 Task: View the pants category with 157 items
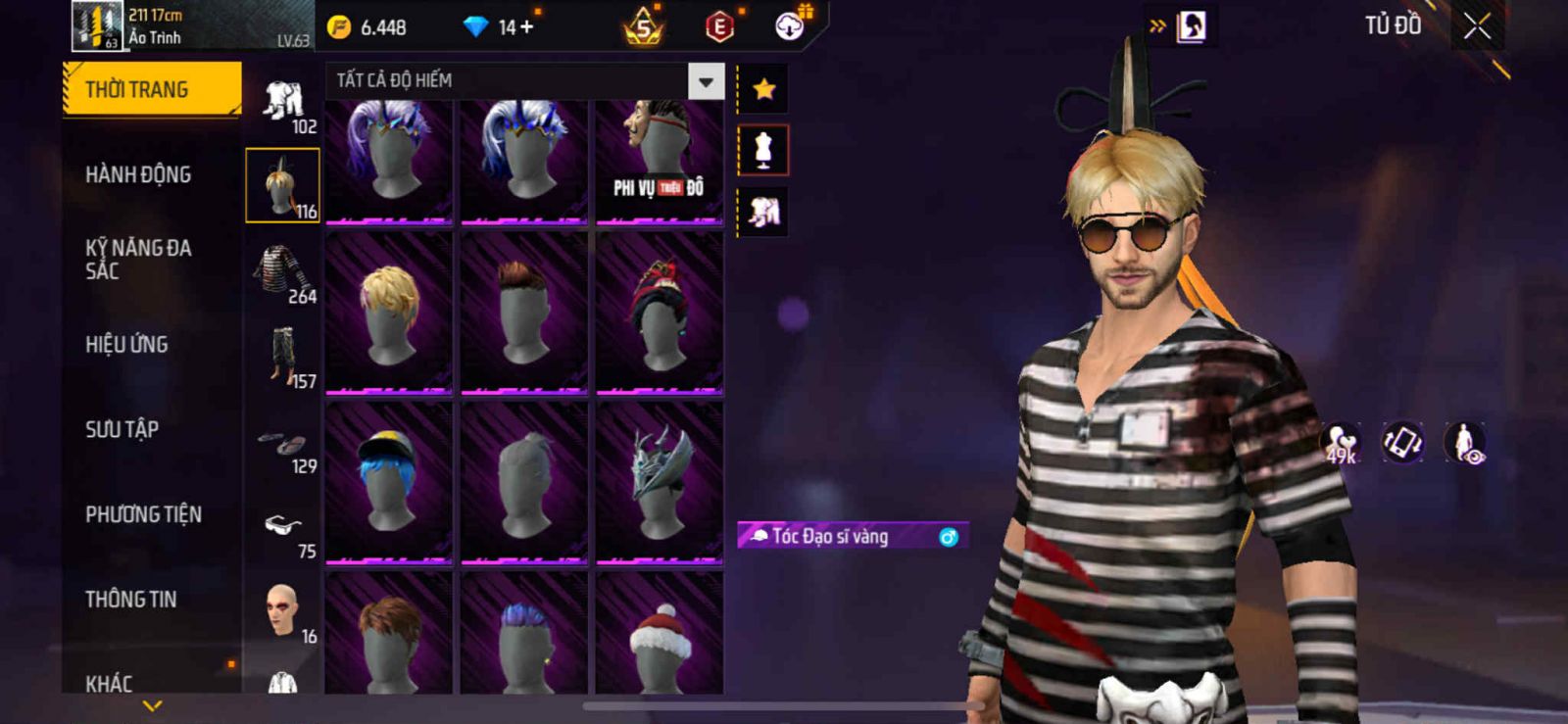pos(284,358)
